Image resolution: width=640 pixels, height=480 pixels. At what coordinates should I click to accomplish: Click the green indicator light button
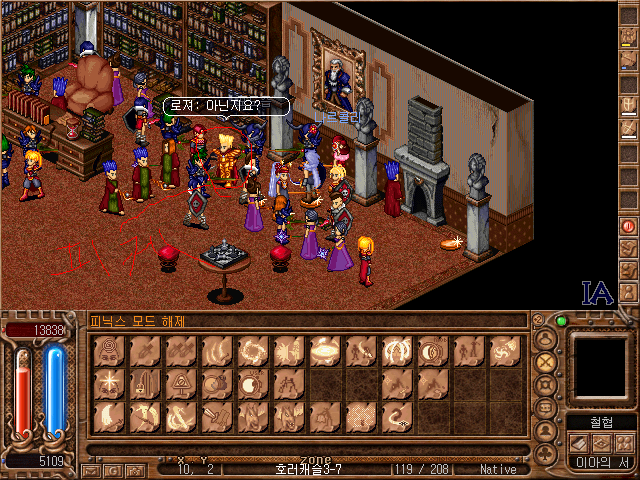[562, 322]
